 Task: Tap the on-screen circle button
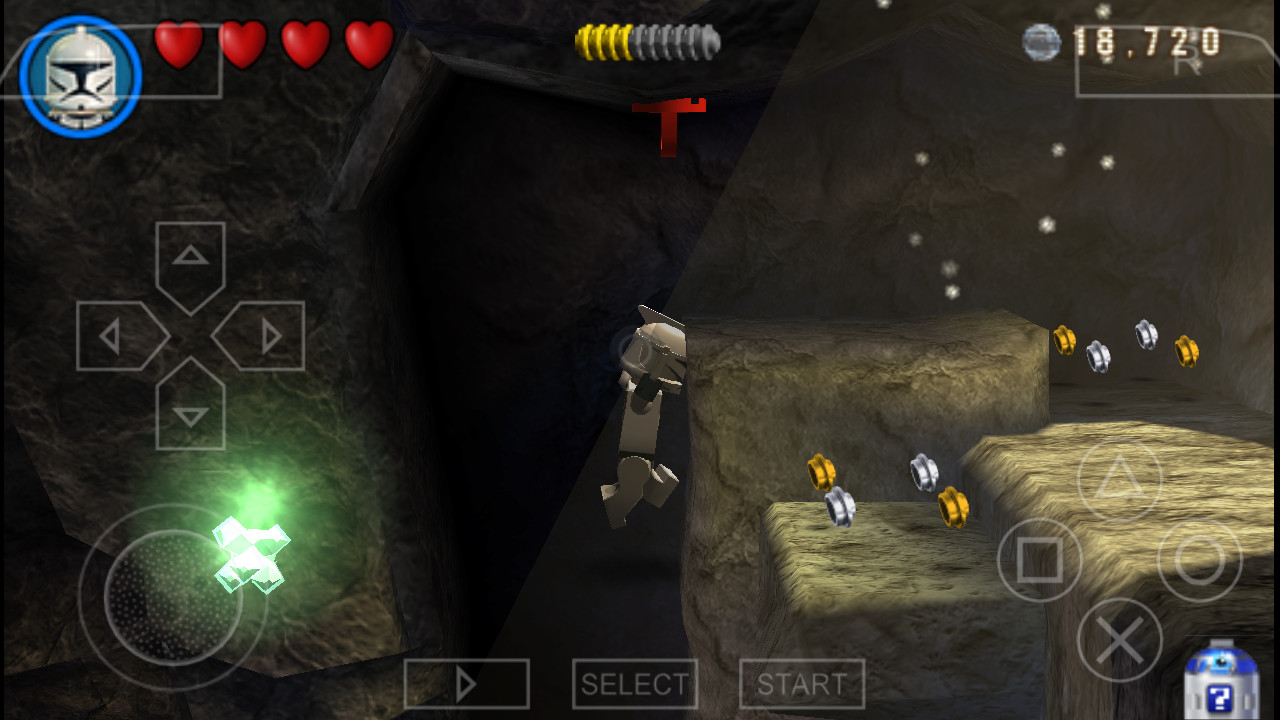point(1199,561)
